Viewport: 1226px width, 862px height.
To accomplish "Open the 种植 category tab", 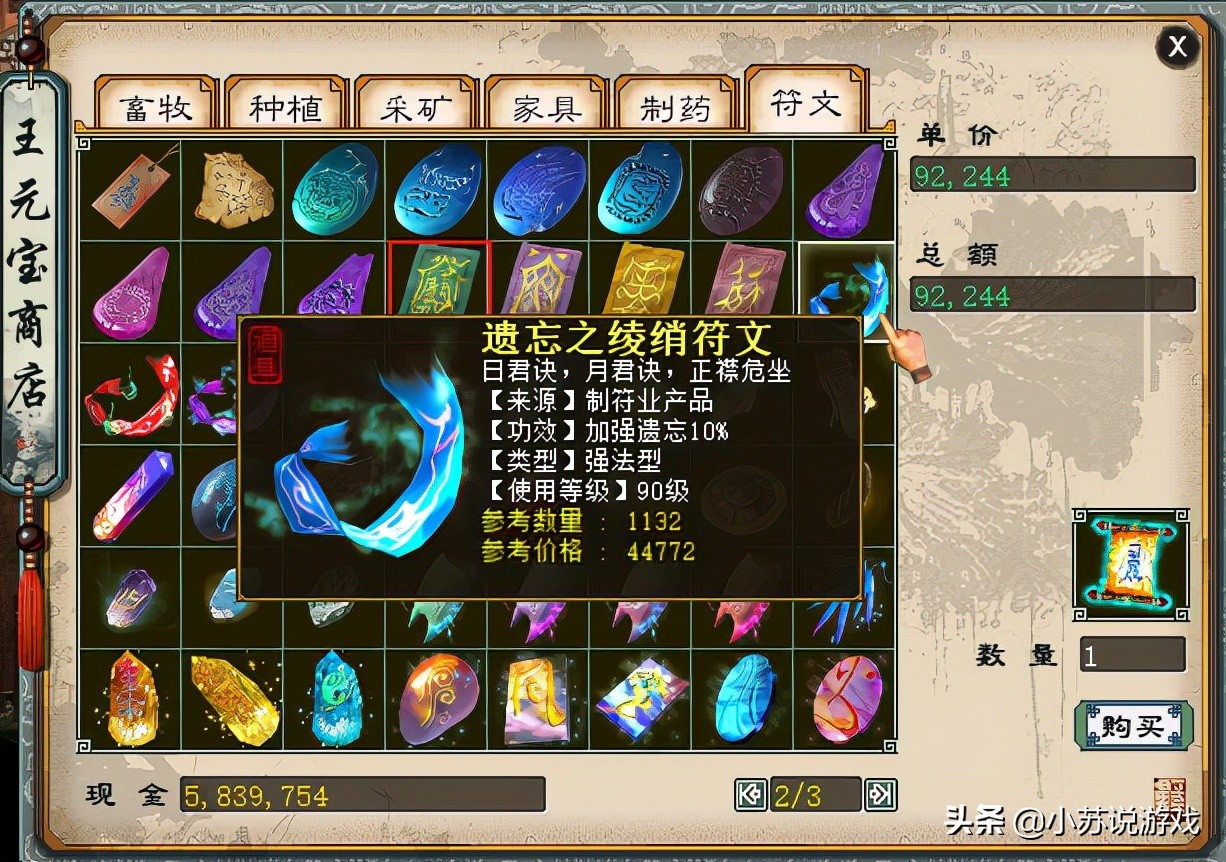I will pyautogui.click(x=285, y=107).
